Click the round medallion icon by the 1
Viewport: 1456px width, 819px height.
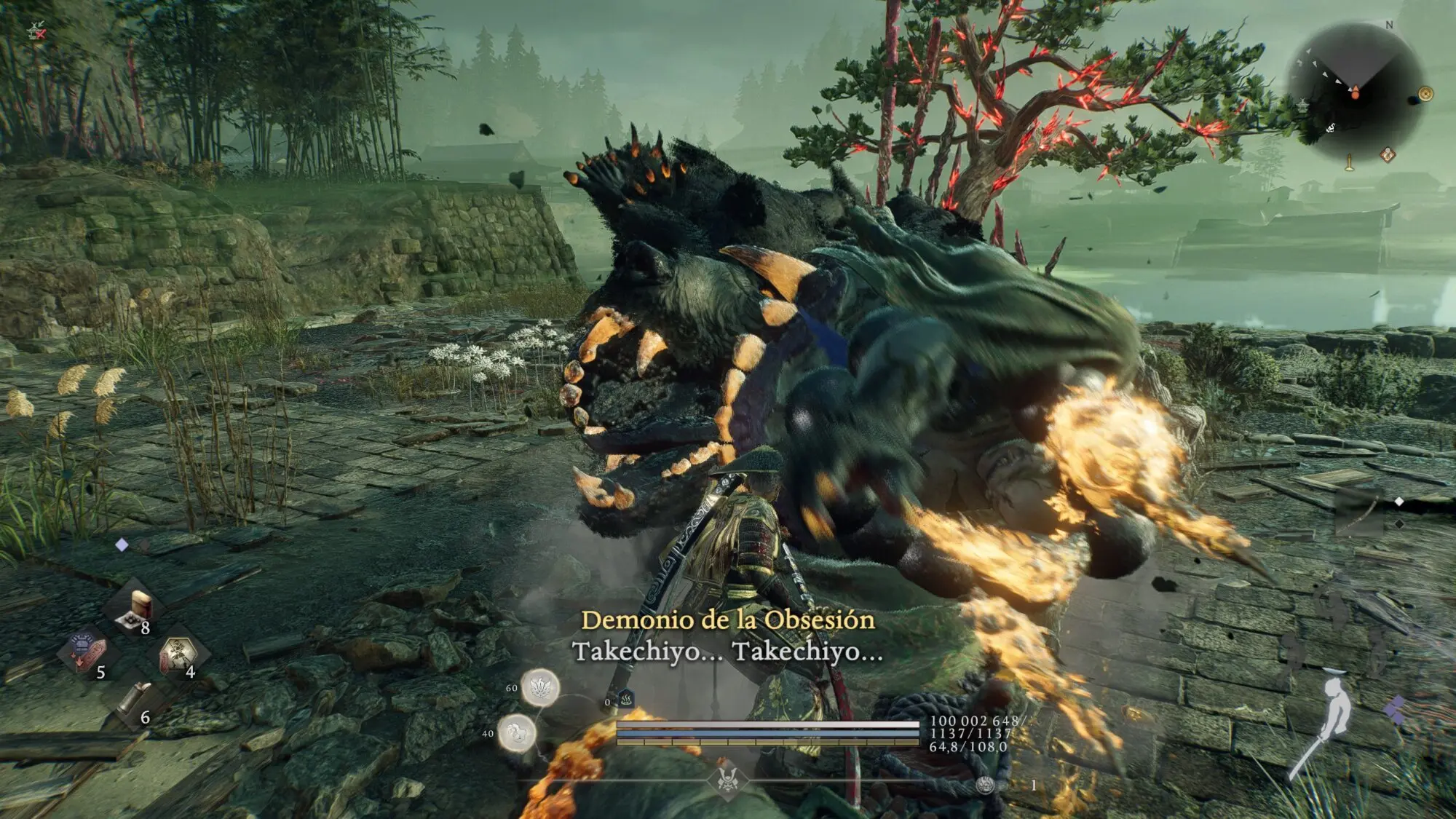coord(986,785)
